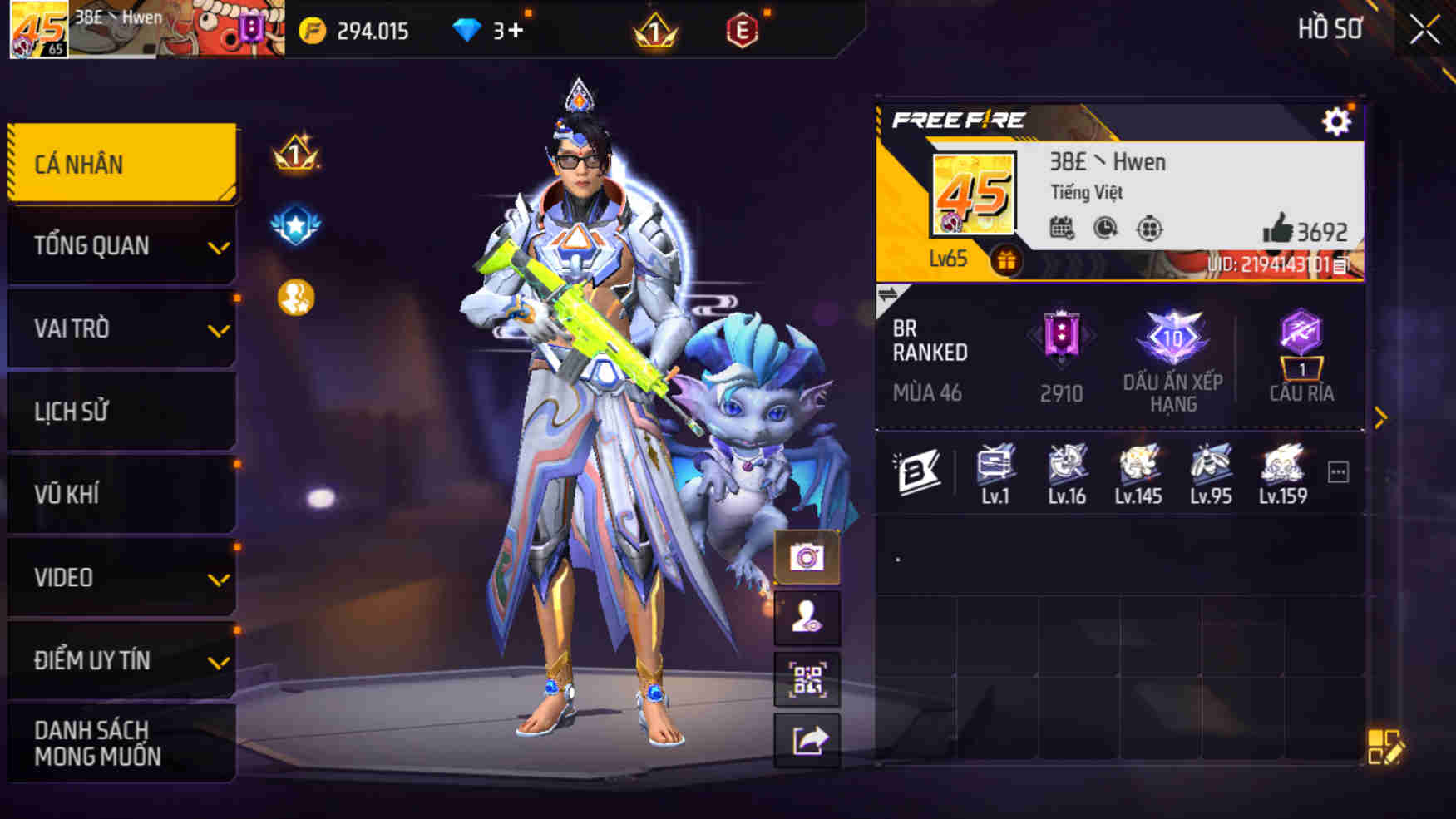Switch to the LỊCH SỬ tab

[x=123, y=412]
